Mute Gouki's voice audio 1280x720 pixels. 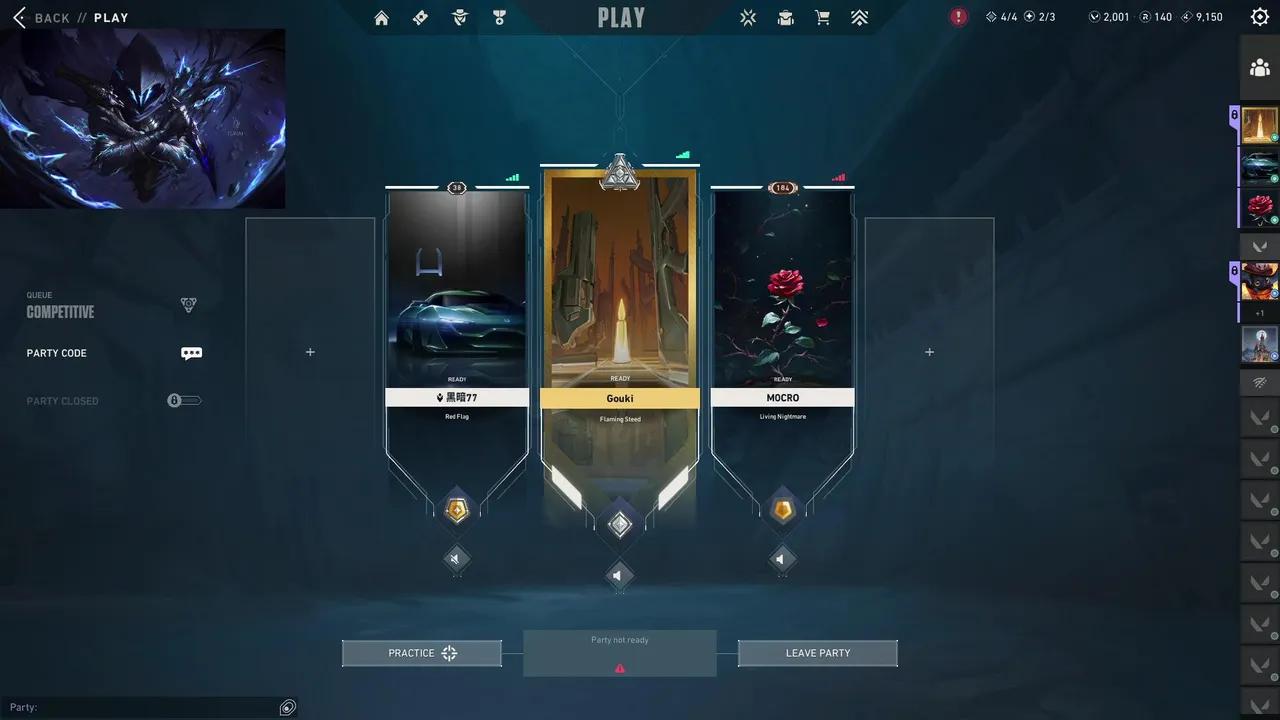click(x=619, y=575)
